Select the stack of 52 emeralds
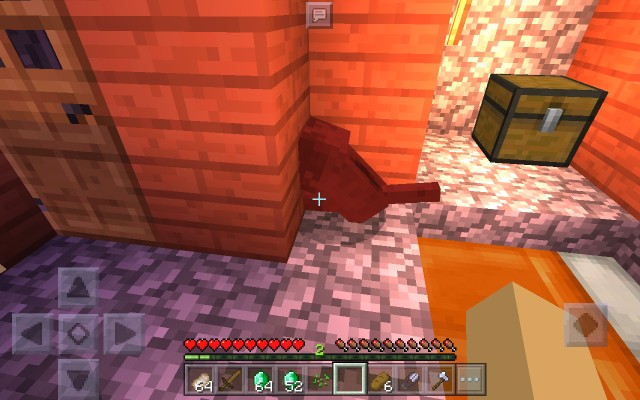 [x=290, y=379]
